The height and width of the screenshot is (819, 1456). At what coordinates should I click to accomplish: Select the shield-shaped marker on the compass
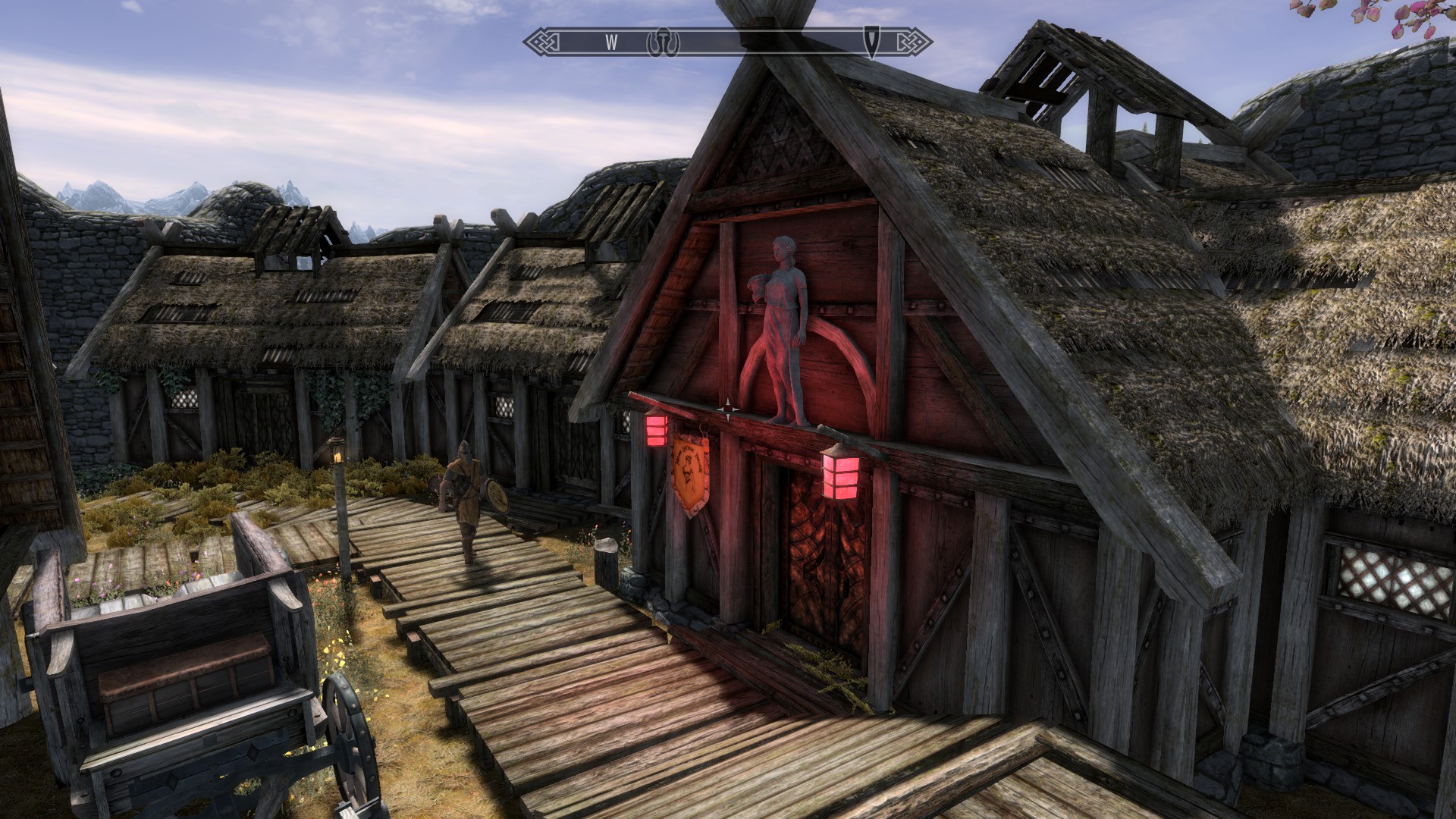(x=872, y=42)
